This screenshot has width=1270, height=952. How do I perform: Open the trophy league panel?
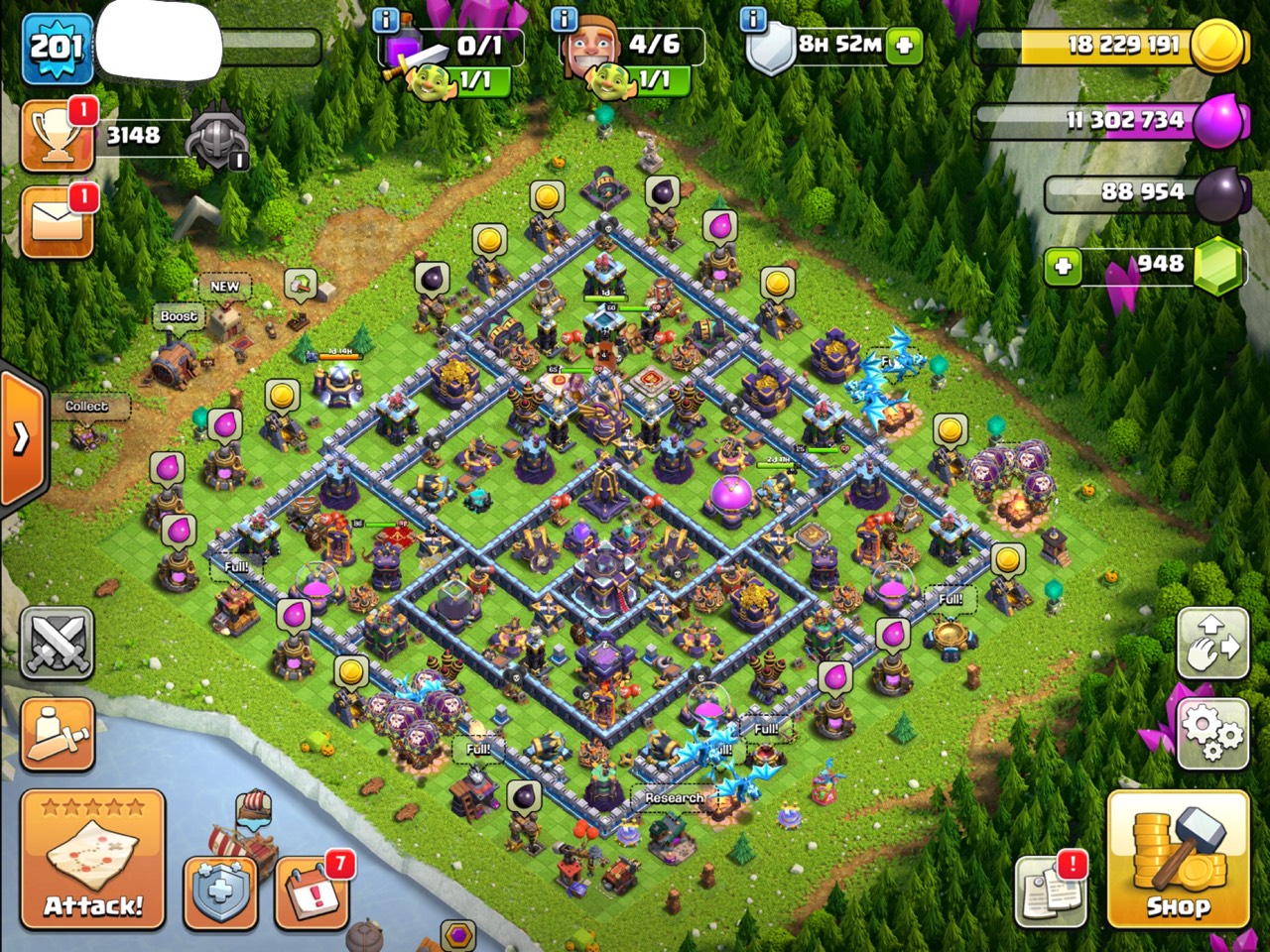pos(58,136)
